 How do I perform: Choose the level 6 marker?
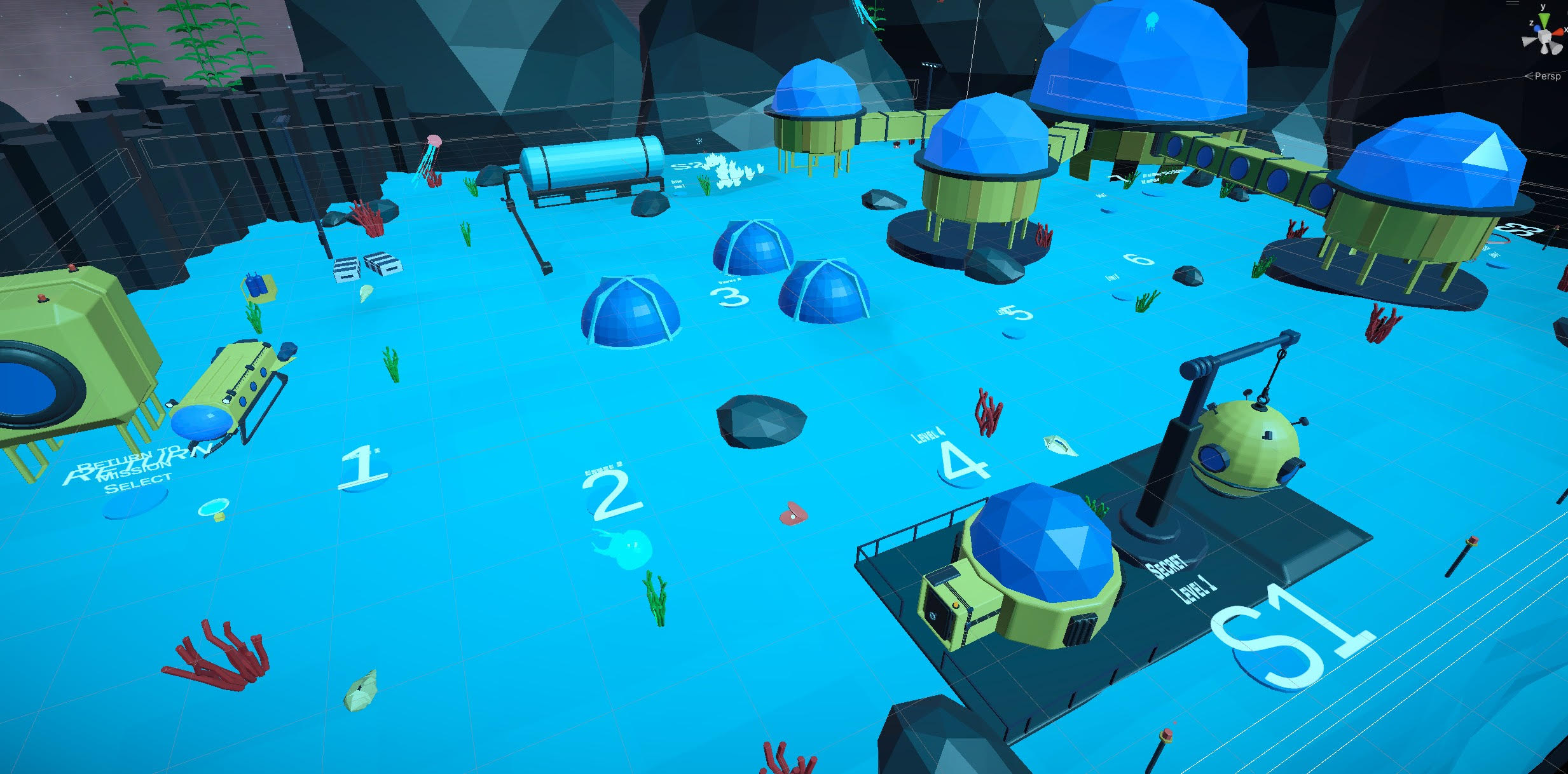(1139, 259)
